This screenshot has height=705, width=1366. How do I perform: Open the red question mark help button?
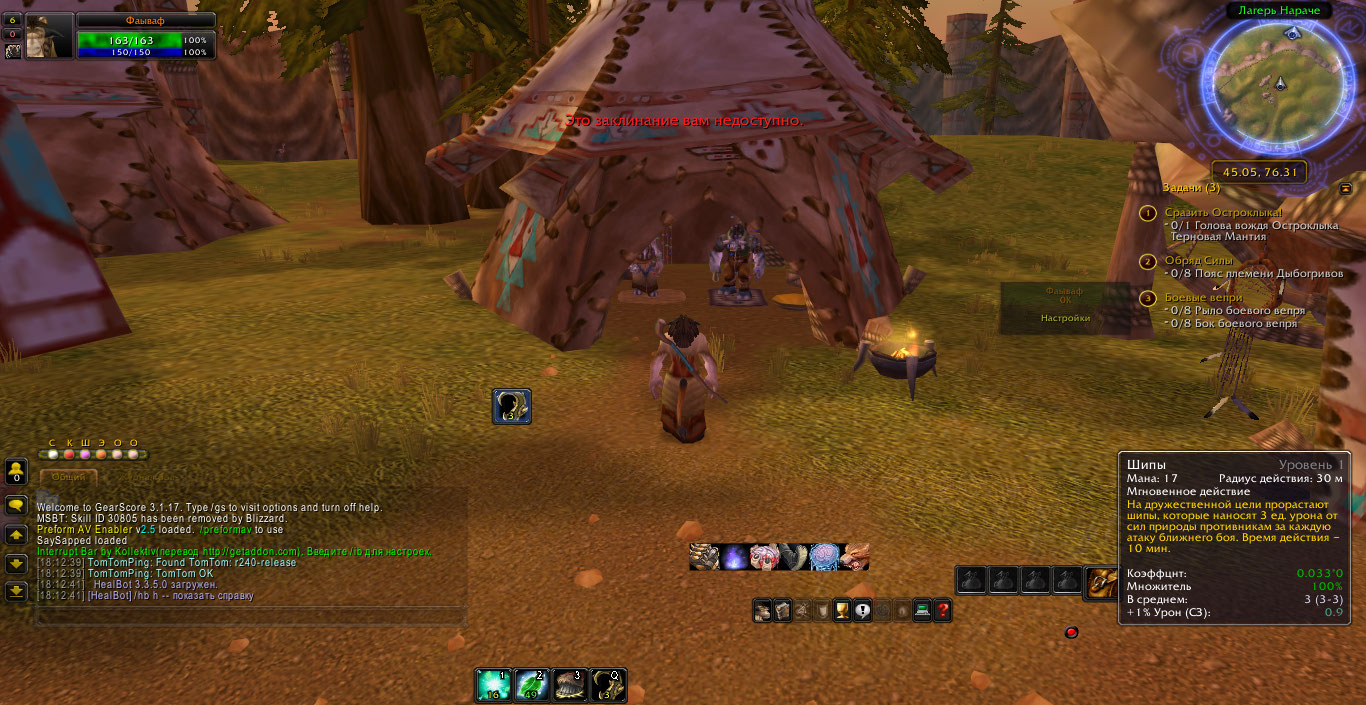pos(941,610)
